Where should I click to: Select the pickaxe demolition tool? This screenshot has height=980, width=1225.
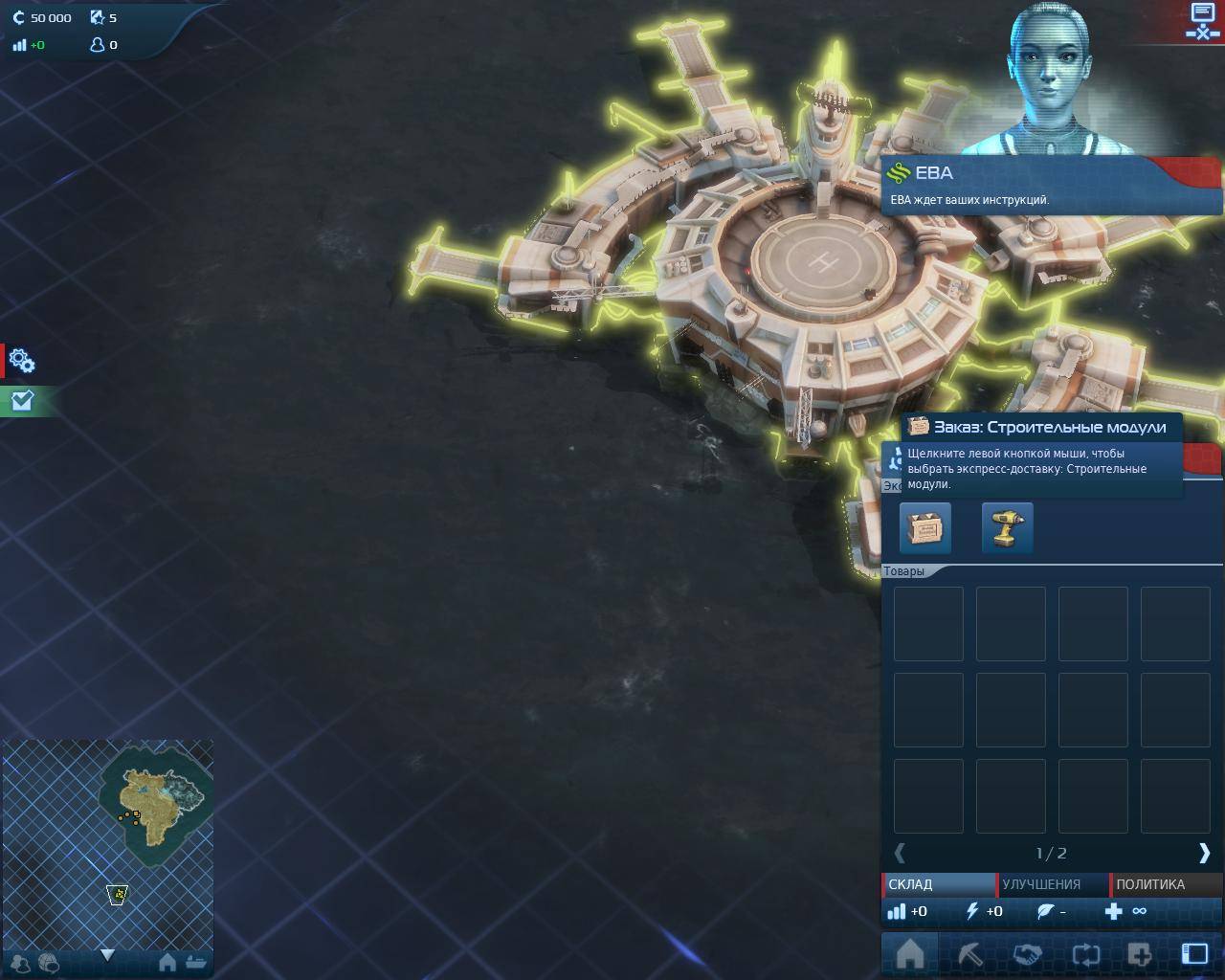969,954
